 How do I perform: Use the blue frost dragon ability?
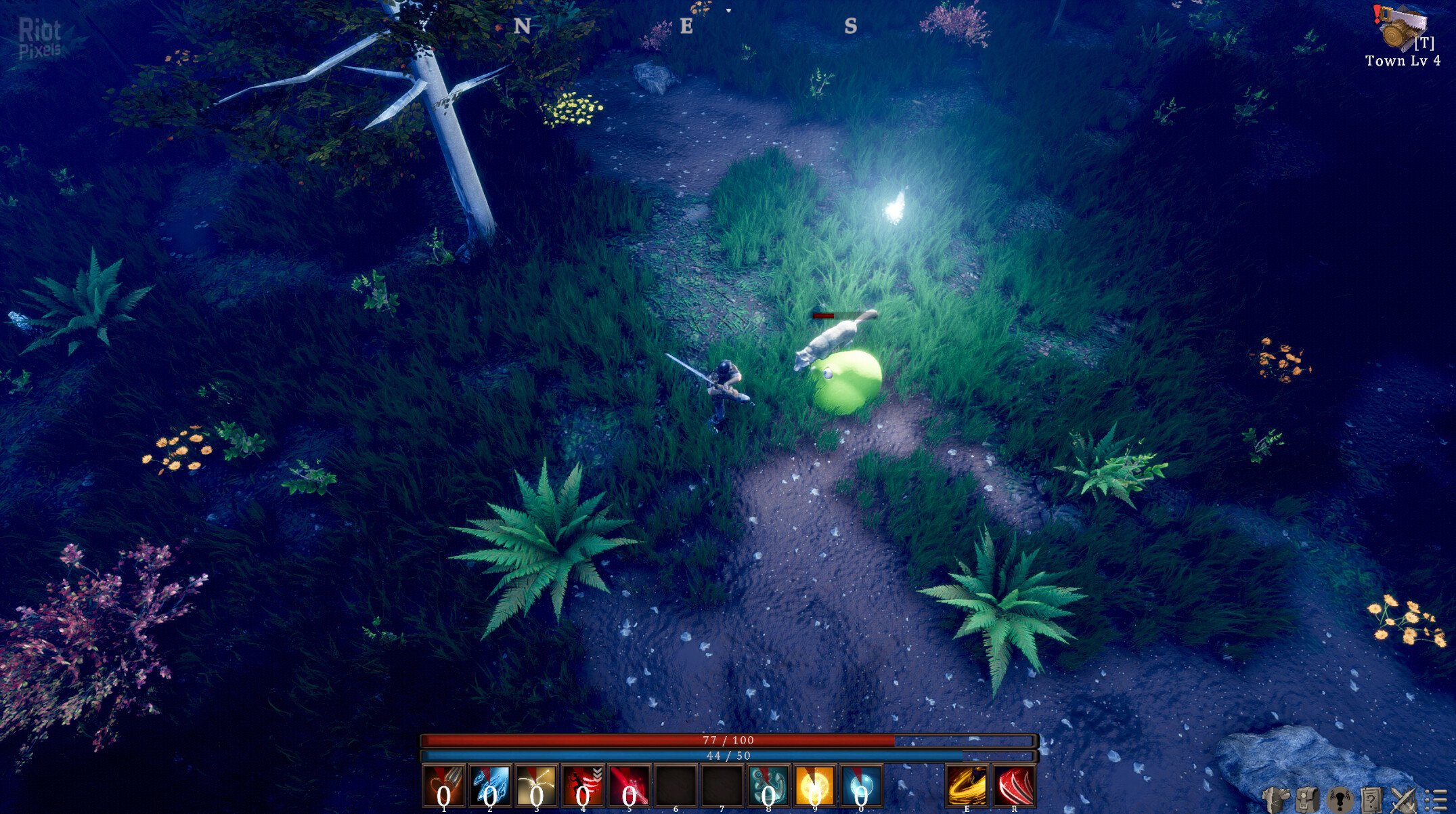click(490, 786)
